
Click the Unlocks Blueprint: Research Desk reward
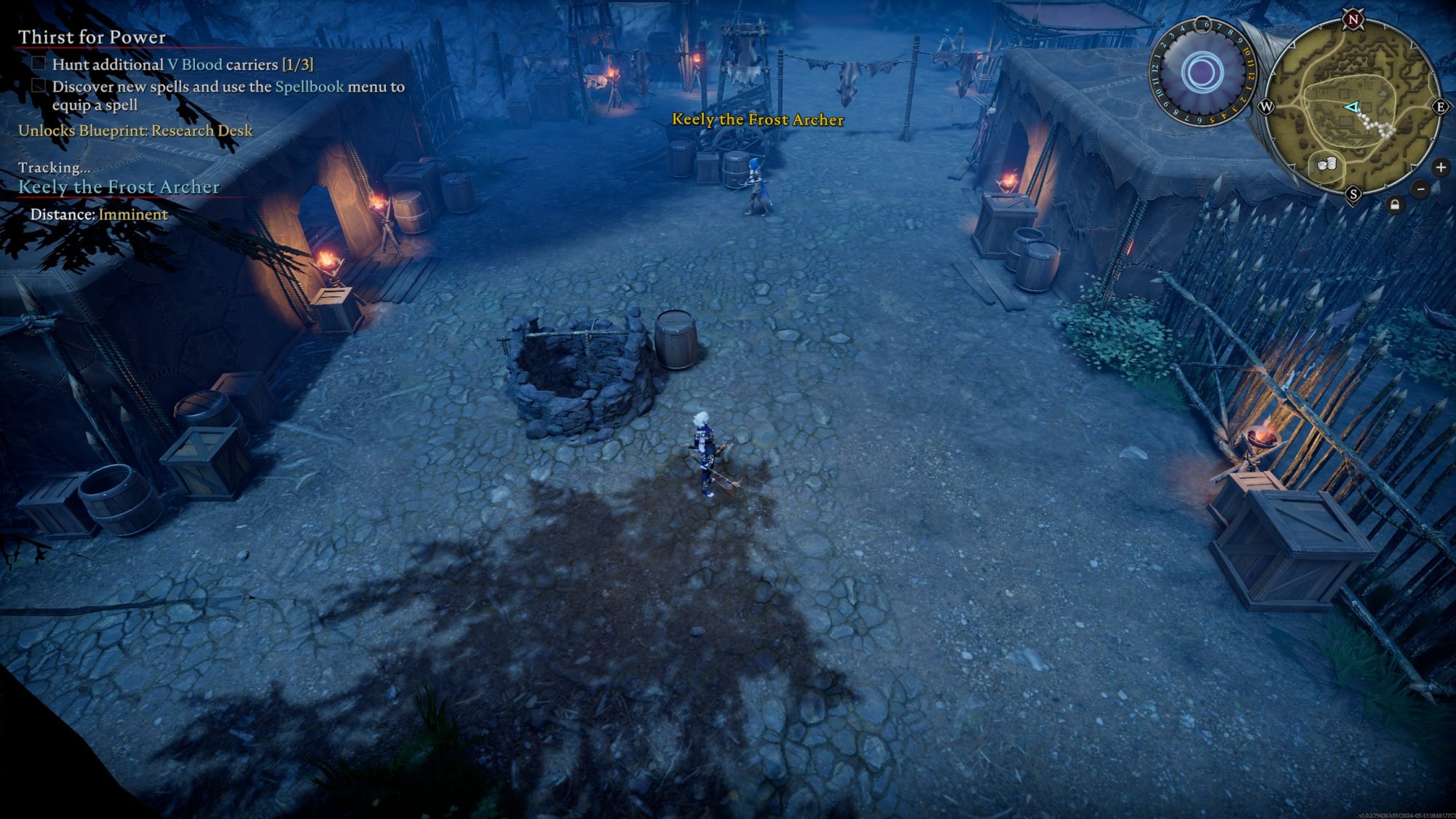pyautogui.click(x=135, y=131)
